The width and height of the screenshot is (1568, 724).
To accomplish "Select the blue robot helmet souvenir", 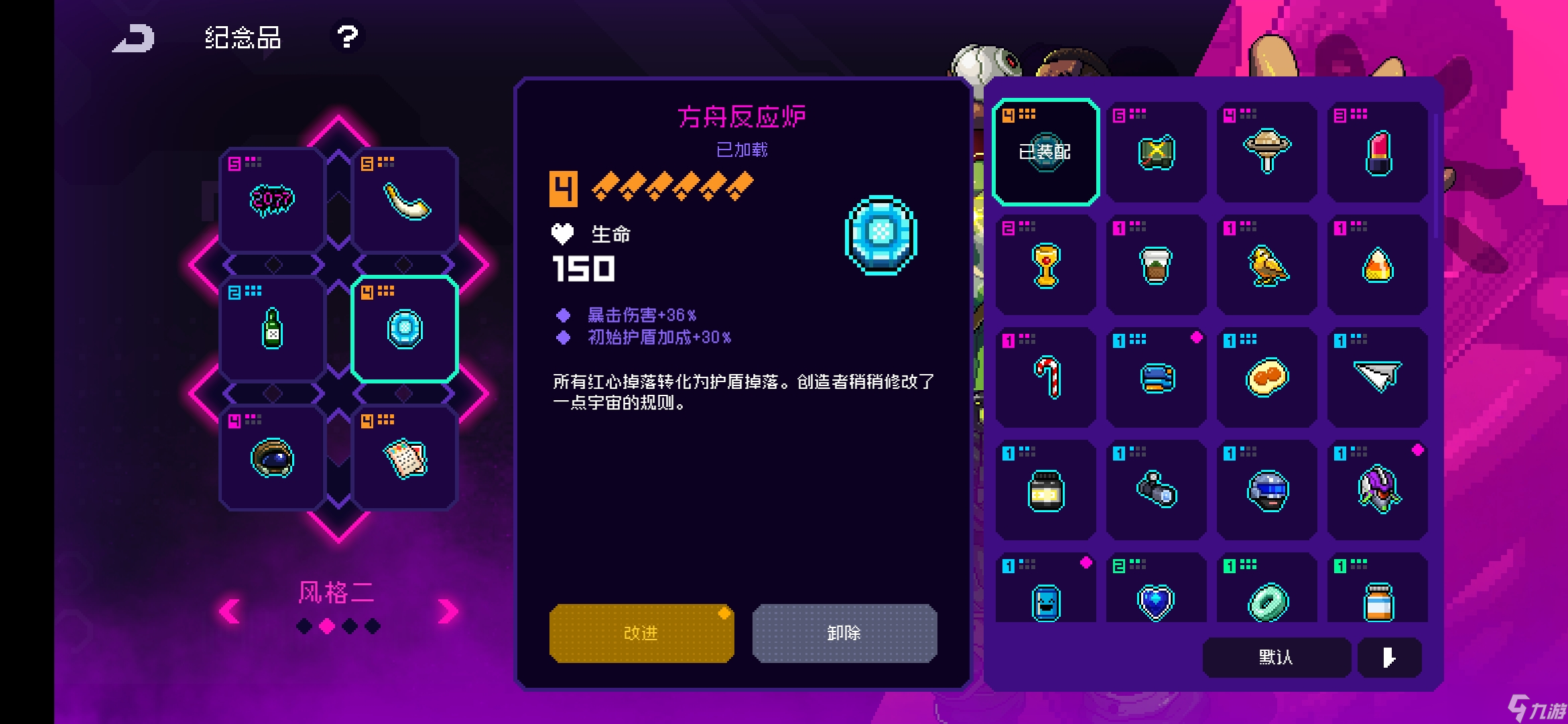I will click(x=1266, y=489).
